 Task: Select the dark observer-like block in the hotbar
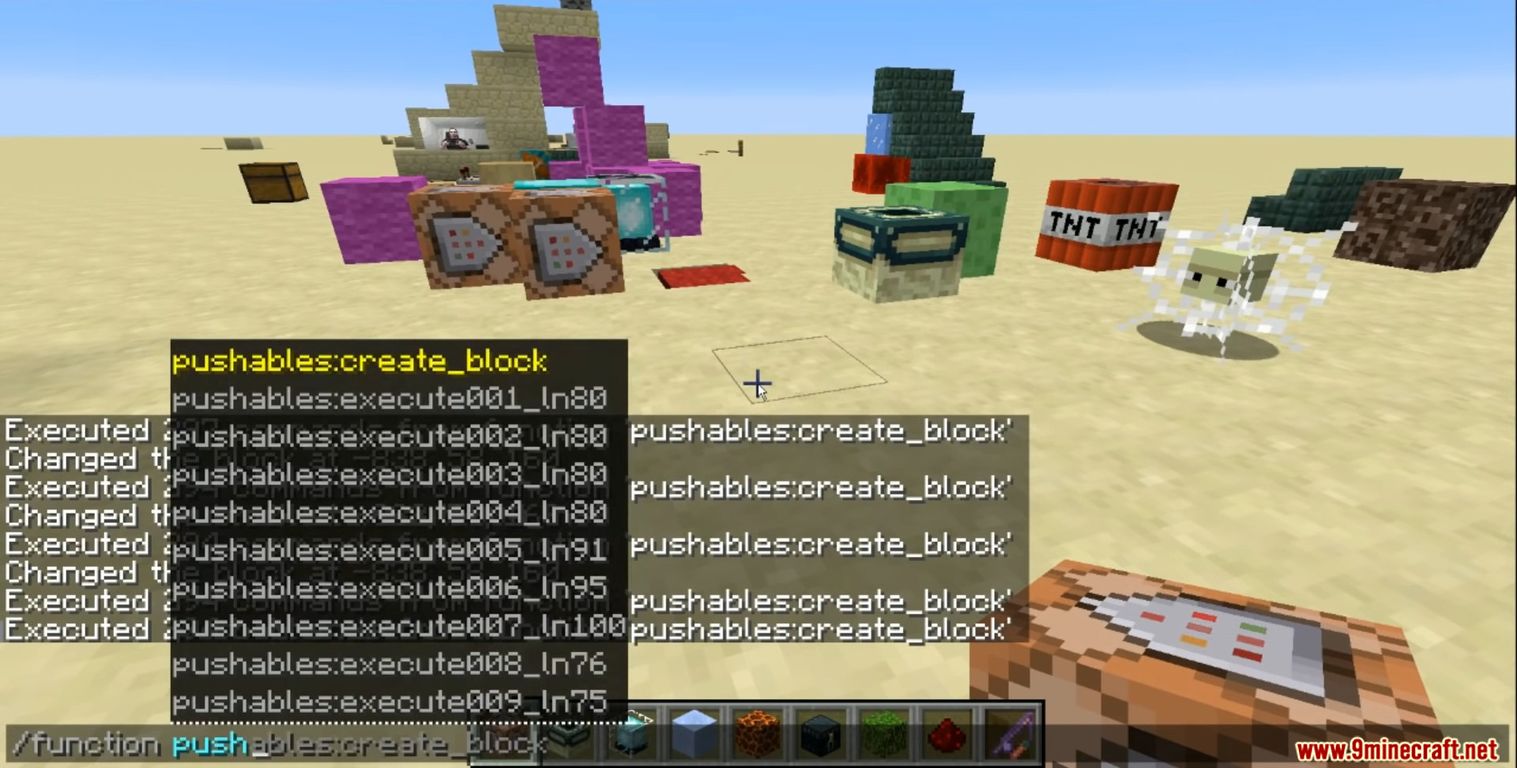[822, 735]
